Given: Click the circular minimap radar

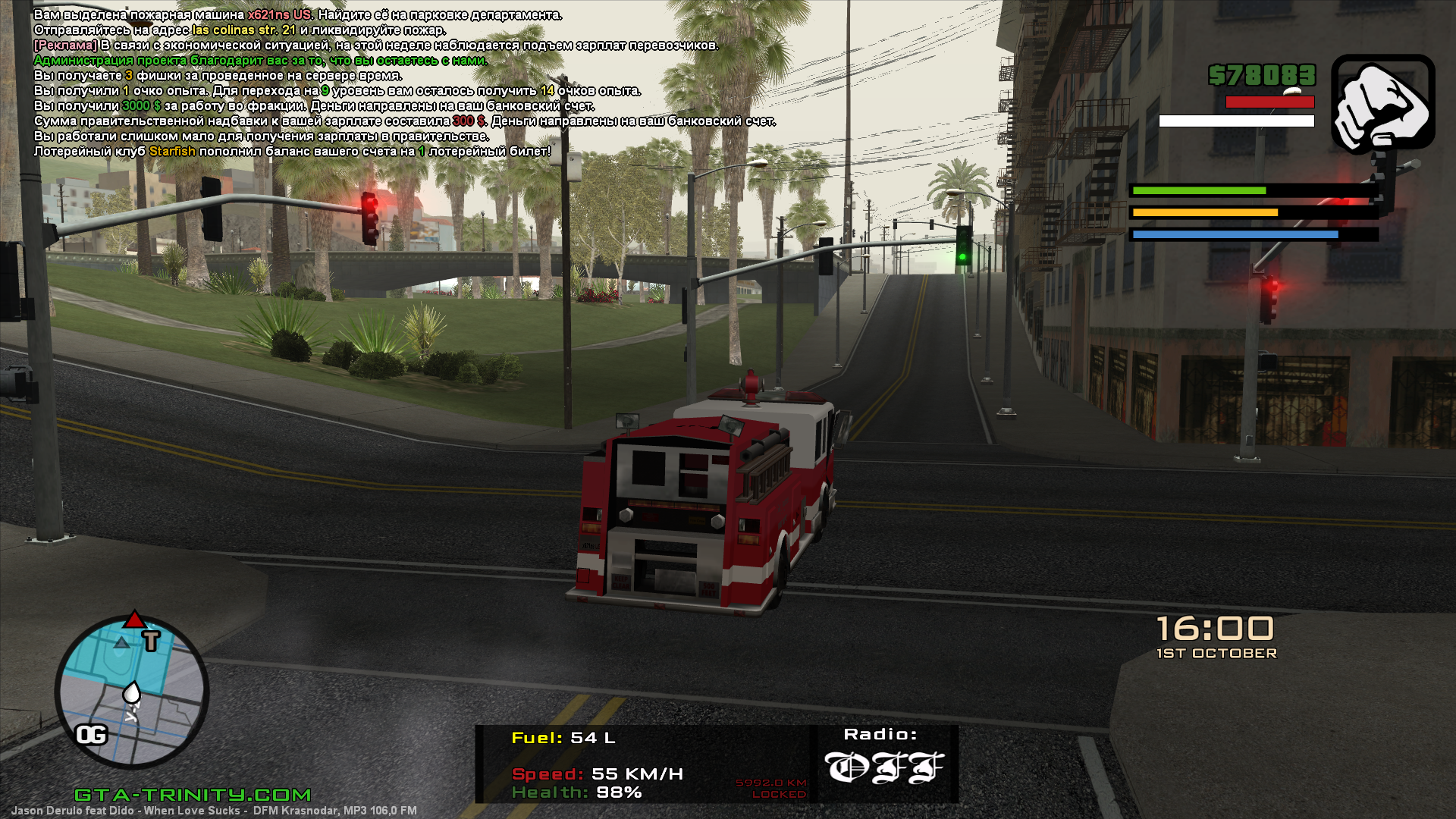Looking at the screenshot, I should point(132,692).
